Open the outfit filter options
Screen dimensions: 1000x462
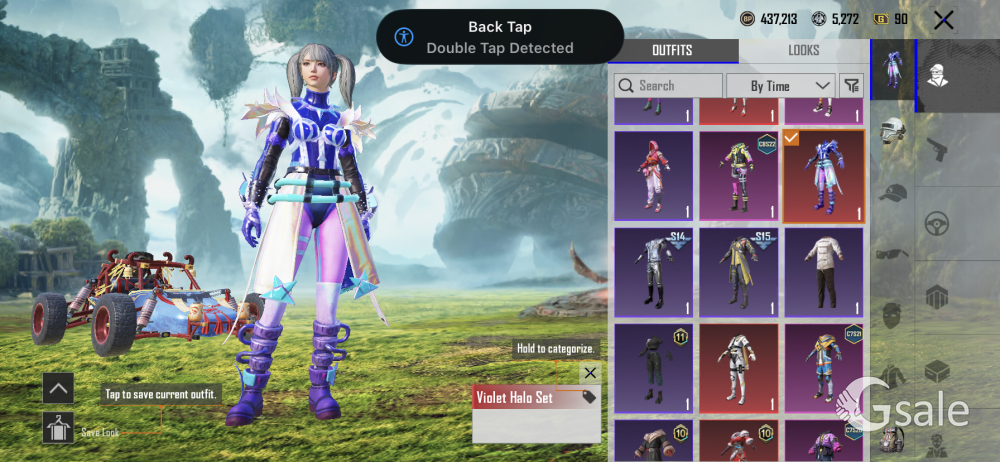pos(851,86)
